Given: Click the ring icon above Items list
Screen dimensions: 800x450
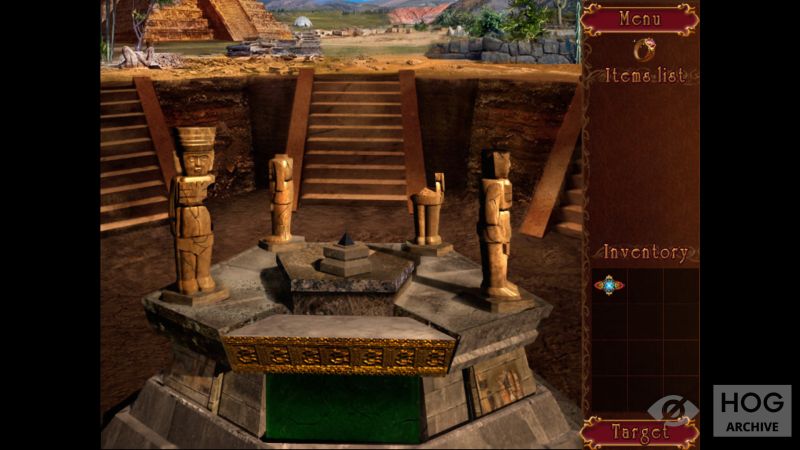Looking at the screenshot, I should [x=644, y=49].
